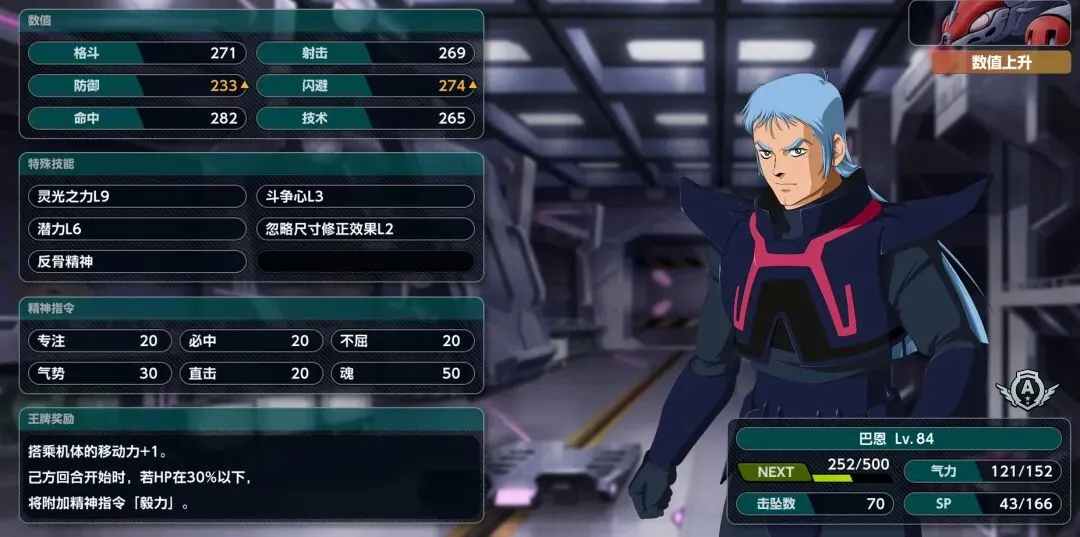Click the 魂 spirit command
The height and width of the screenshot is (537, 1080).
click(x=402, y=373)
